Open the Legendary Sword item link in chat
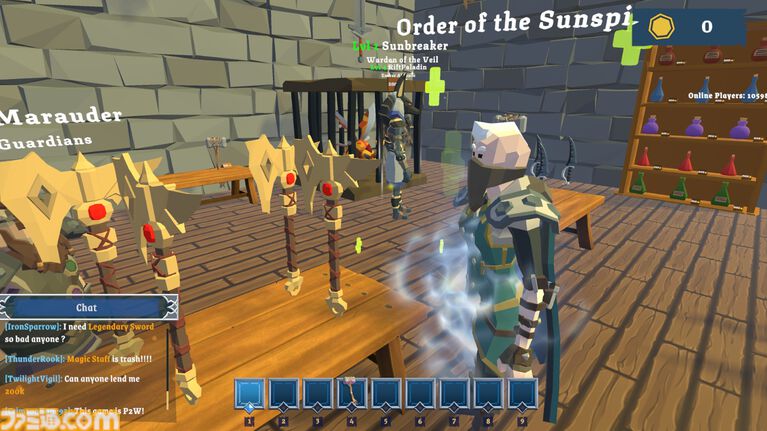The width and height of the screenshot is (767, 431). point(122,327)
